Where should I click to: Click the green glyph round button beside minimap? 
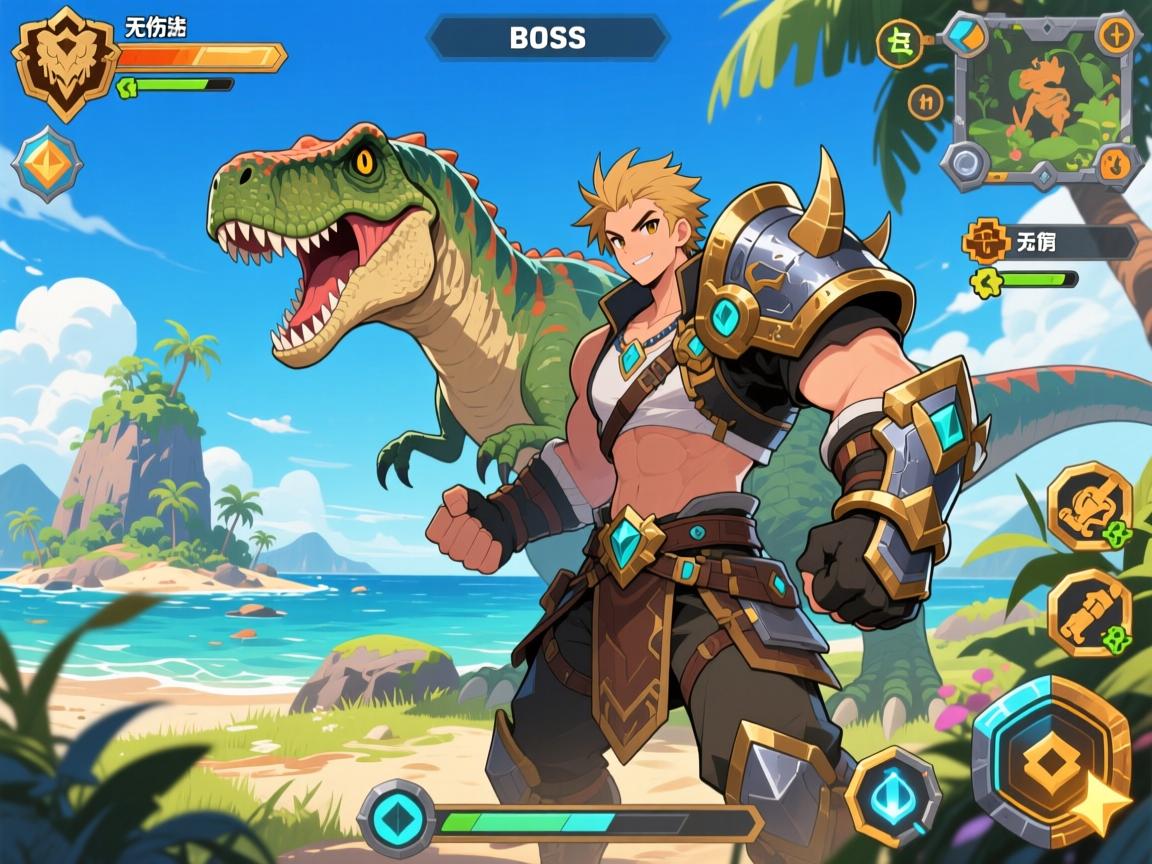pyautogui.click(x=899, y=44)
